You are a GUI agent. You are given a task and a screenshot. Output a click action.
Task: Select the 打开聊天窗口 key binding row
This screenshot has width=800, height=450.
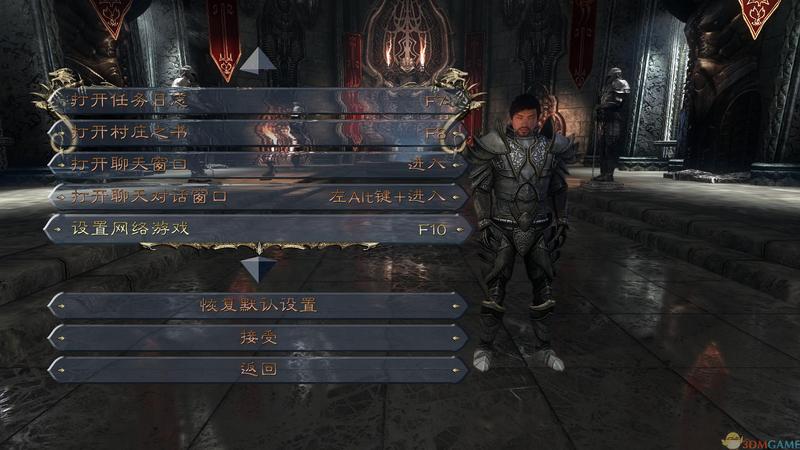coord(258,164)
